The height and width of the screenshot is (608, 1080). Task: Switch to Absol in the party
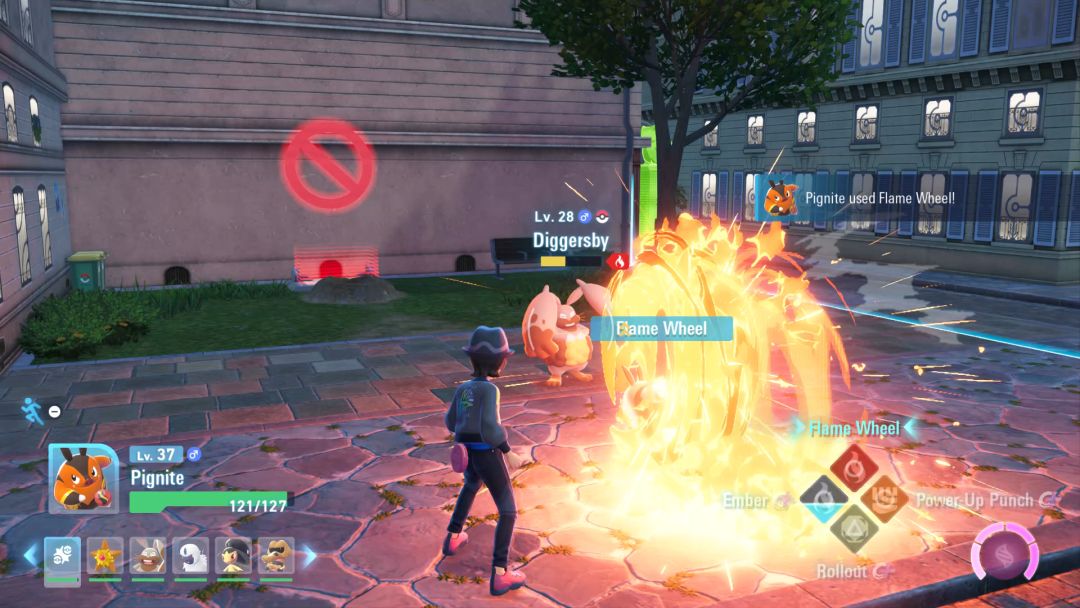pos(190,556)
